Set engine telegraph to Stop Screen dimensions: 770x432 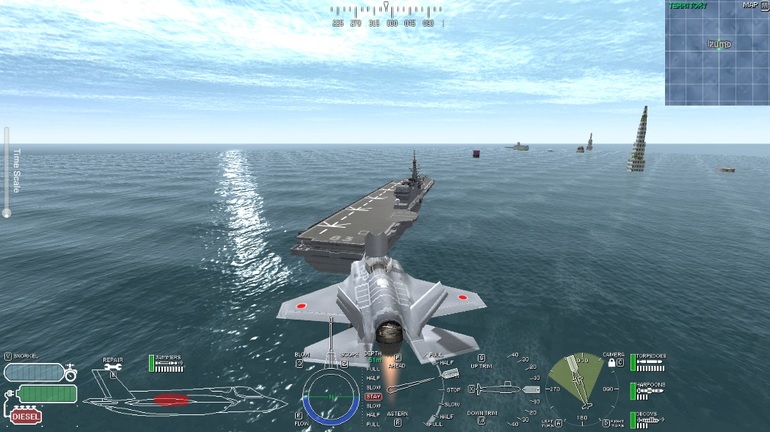[453, 388]
